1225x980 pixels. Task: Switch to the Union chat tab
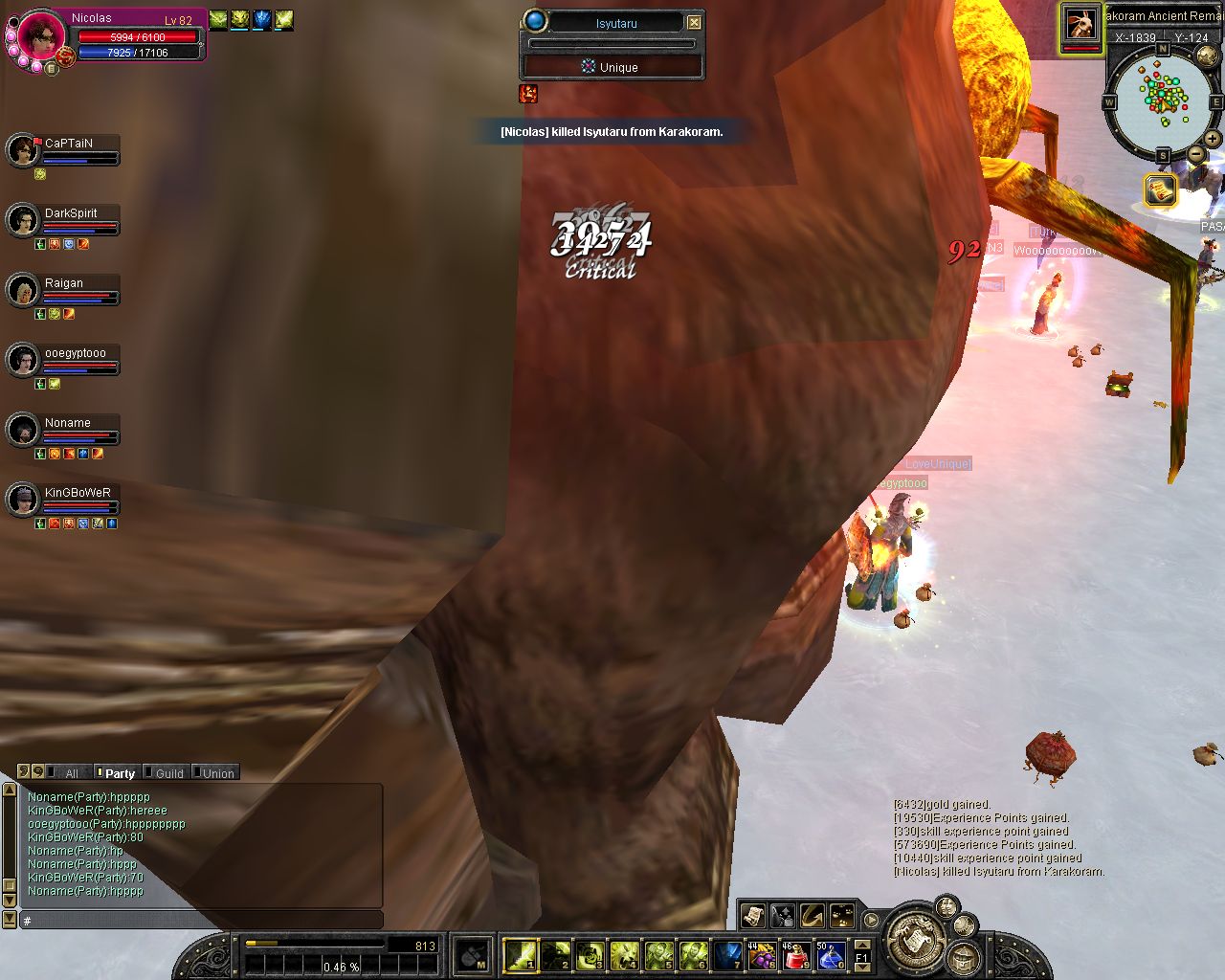pos(216,772)
